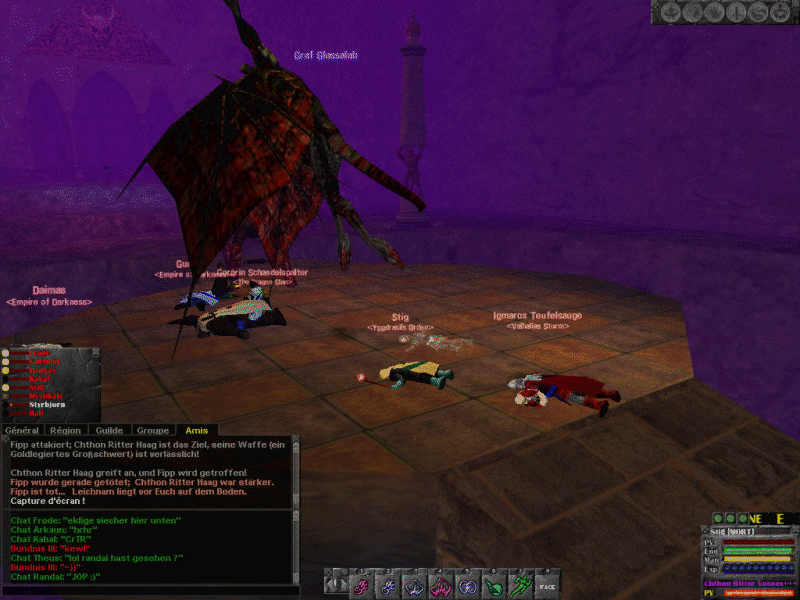Use the blue flame hotbar ability
This screenshot has width=800, height=600.
tap(386, 585)
